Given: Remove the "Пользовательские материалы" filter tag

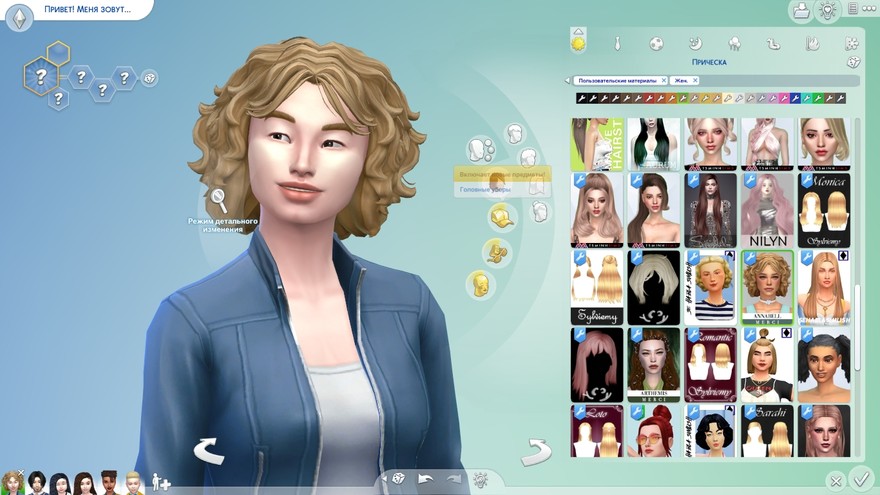Looking at the screenshot, I should point(663,80).
